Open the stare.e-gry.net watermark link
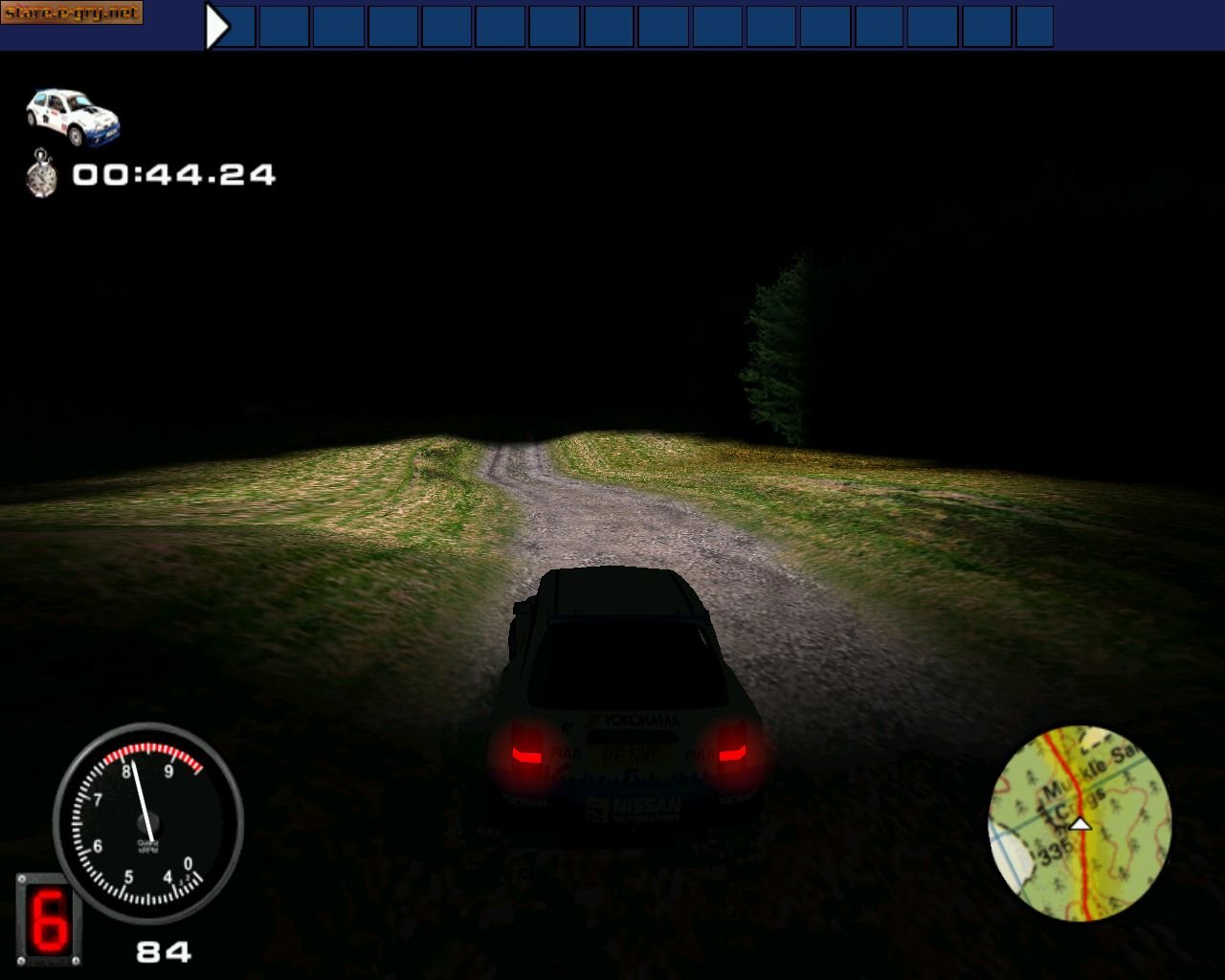Screen dimensions: 1225x980 click(x=72, y=14)
